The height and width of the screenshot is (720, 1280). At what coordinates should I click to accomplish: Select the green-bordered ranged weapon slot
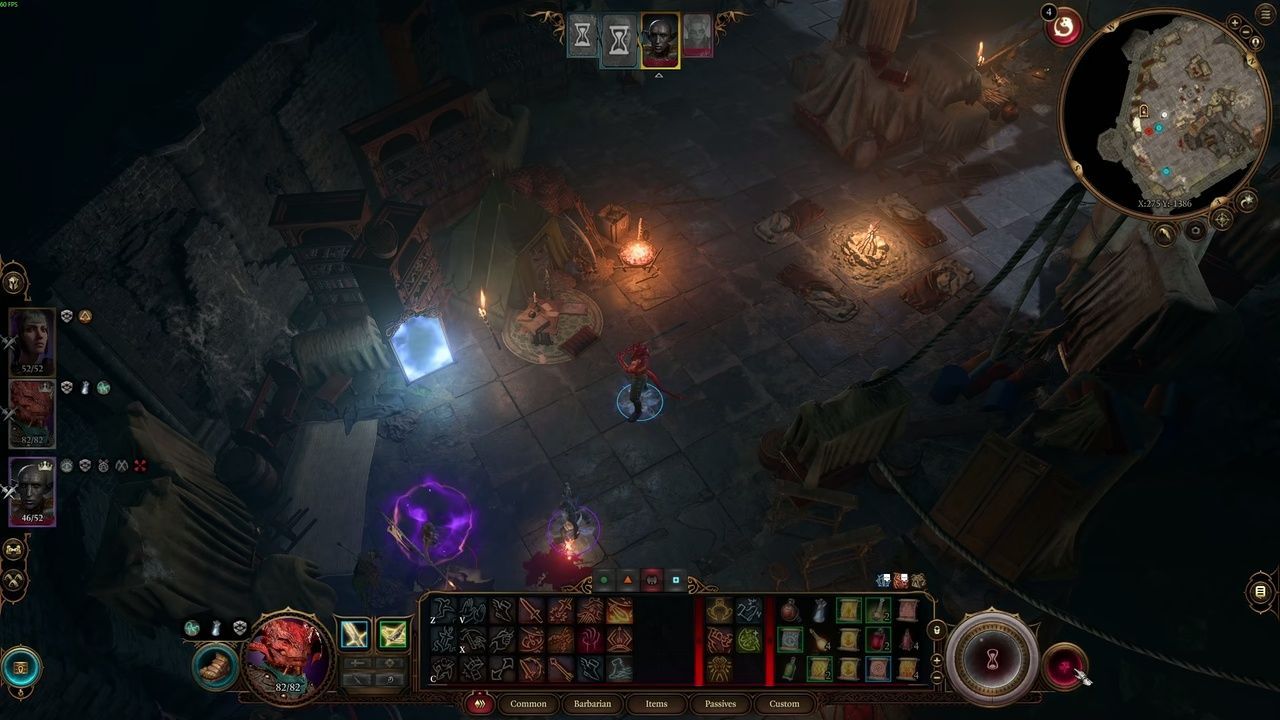coord(392,634)
